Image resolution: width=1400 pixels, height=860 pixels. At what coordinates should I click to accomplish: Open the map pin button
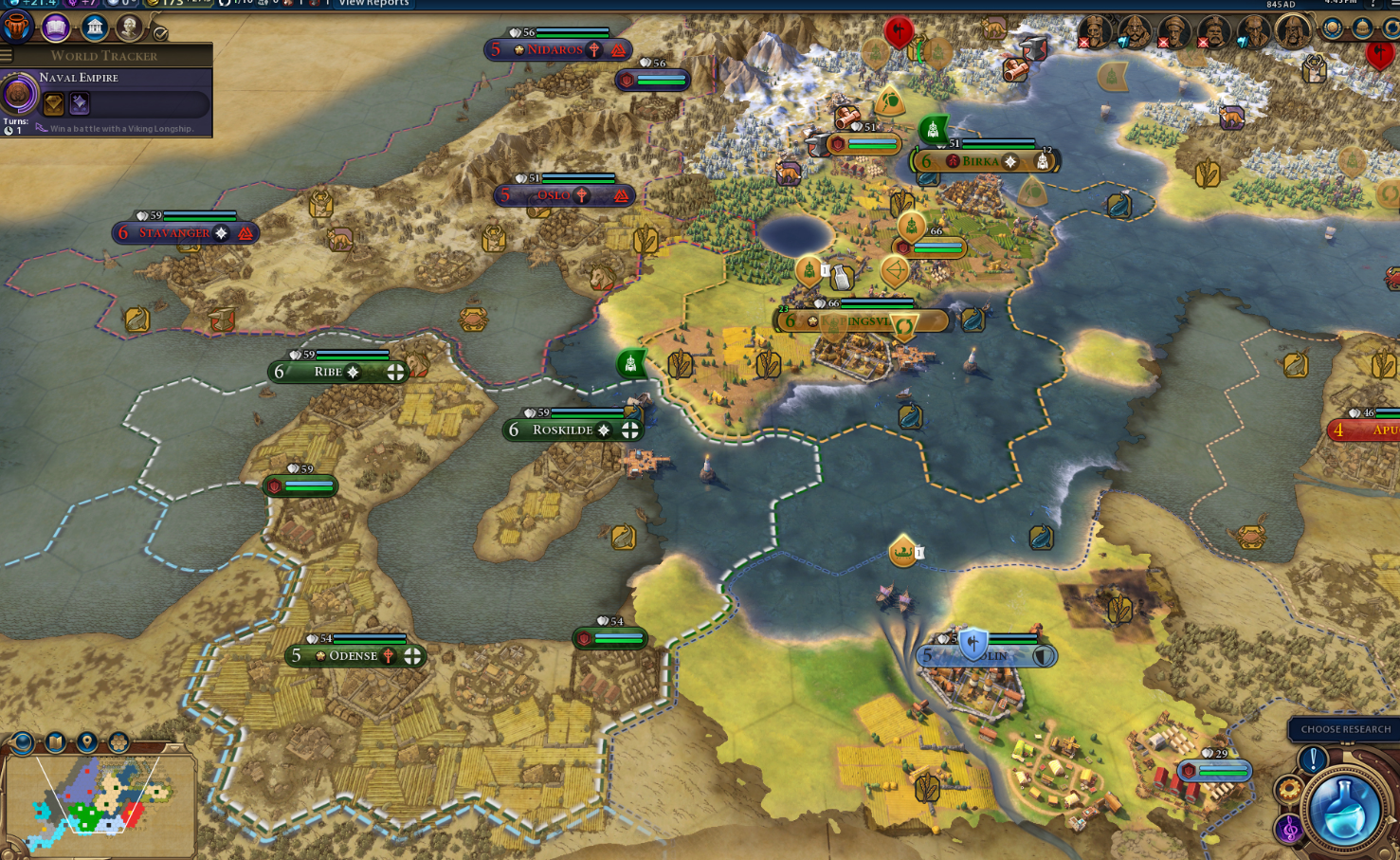coord(87,741)
